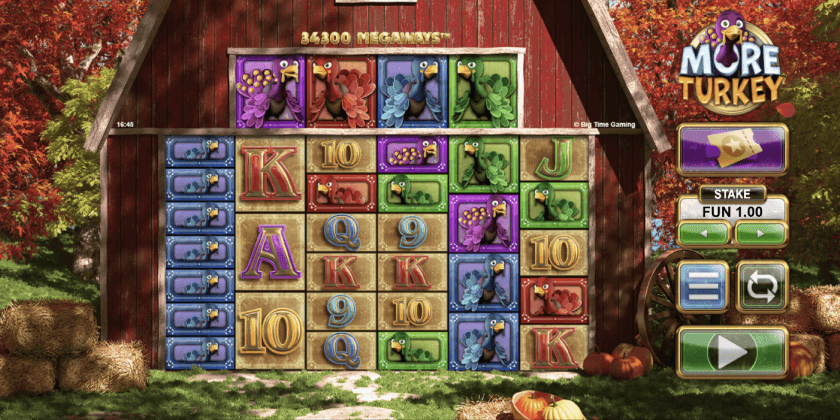Open the purple golden ticket feature button
The height and width of the screenshot is (420, 840).
732,149
